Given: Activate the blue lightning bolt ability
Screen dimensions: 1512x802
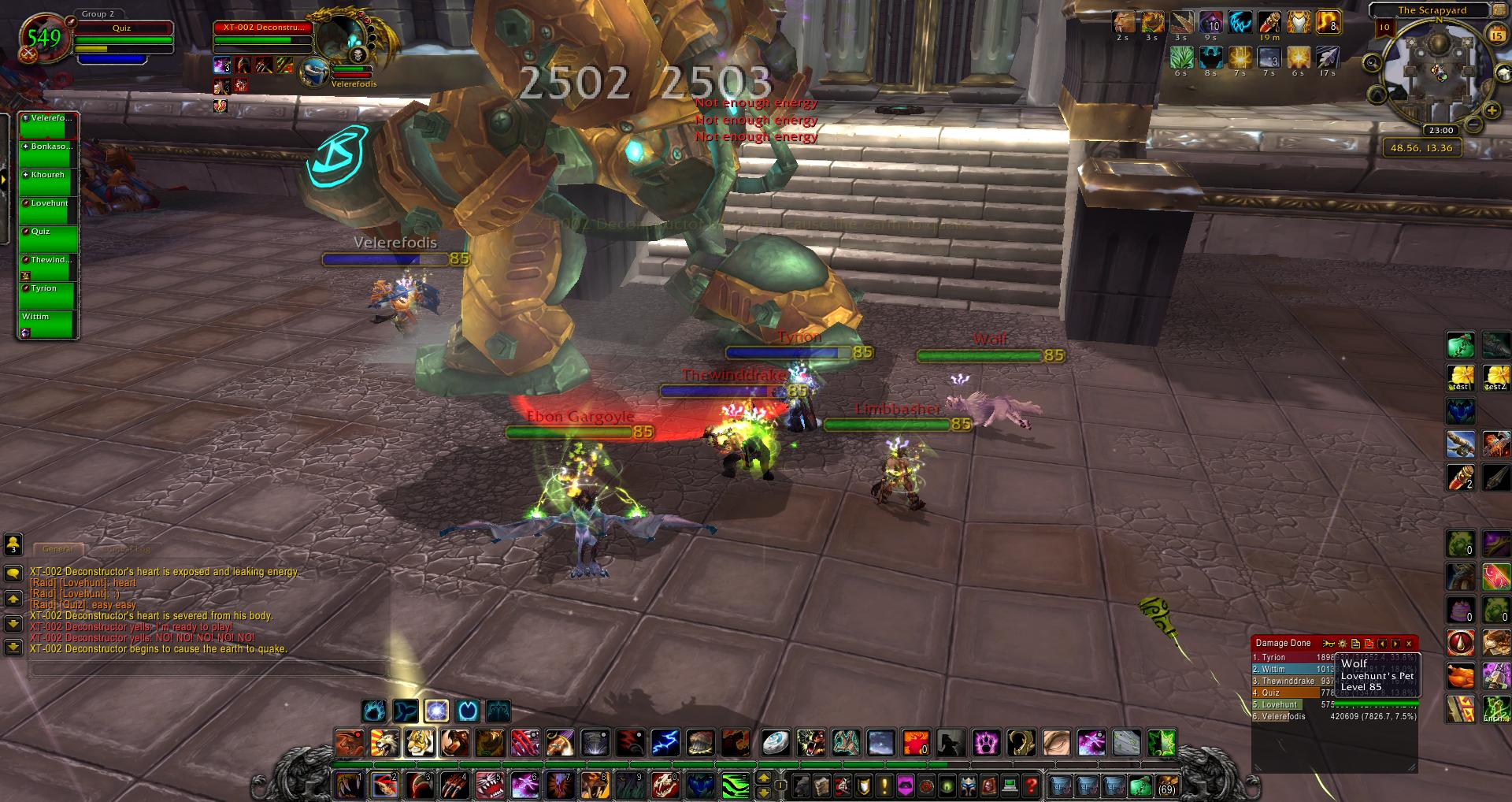Looking at the screenshot, I should coord(665,742).
